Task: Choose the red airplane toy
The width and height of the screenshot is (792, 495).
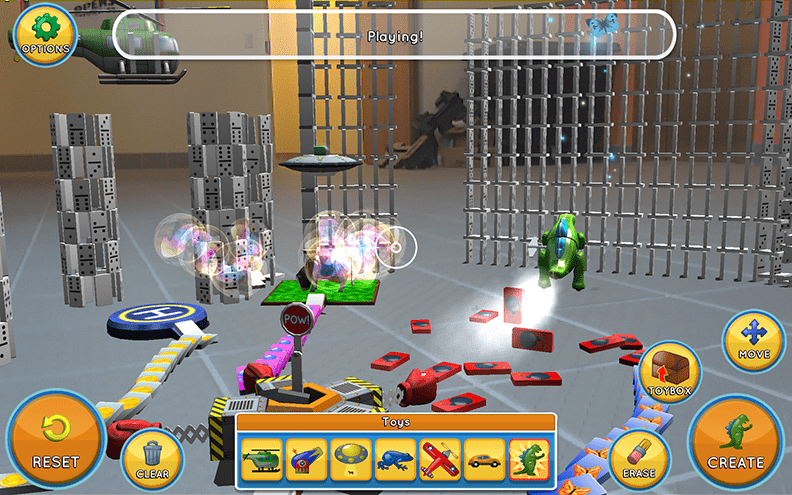Action: coord(440,460)
